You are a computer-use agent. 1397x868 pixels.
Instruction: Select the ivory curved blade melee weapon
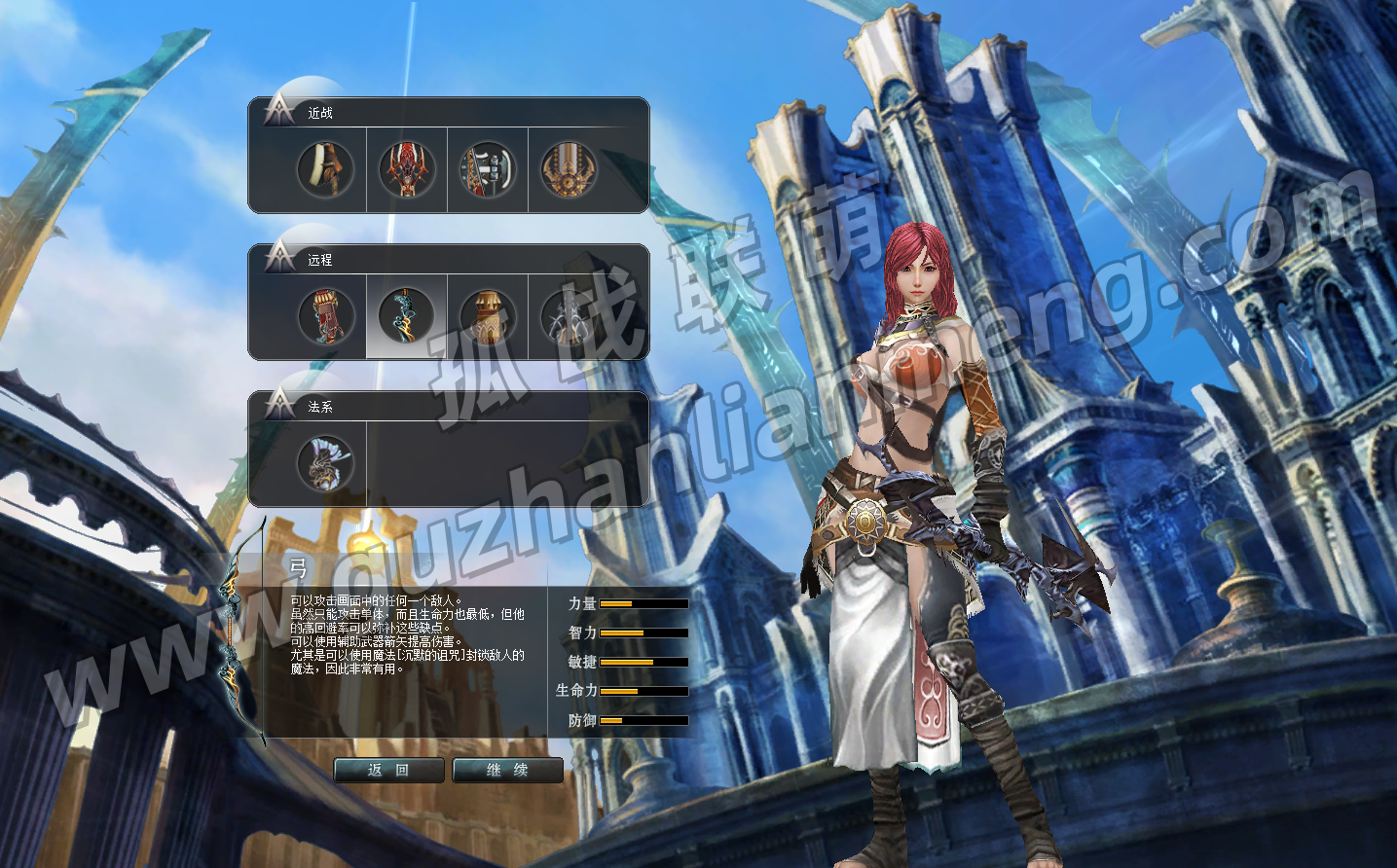pyautogui.click(x=325, y=169)
